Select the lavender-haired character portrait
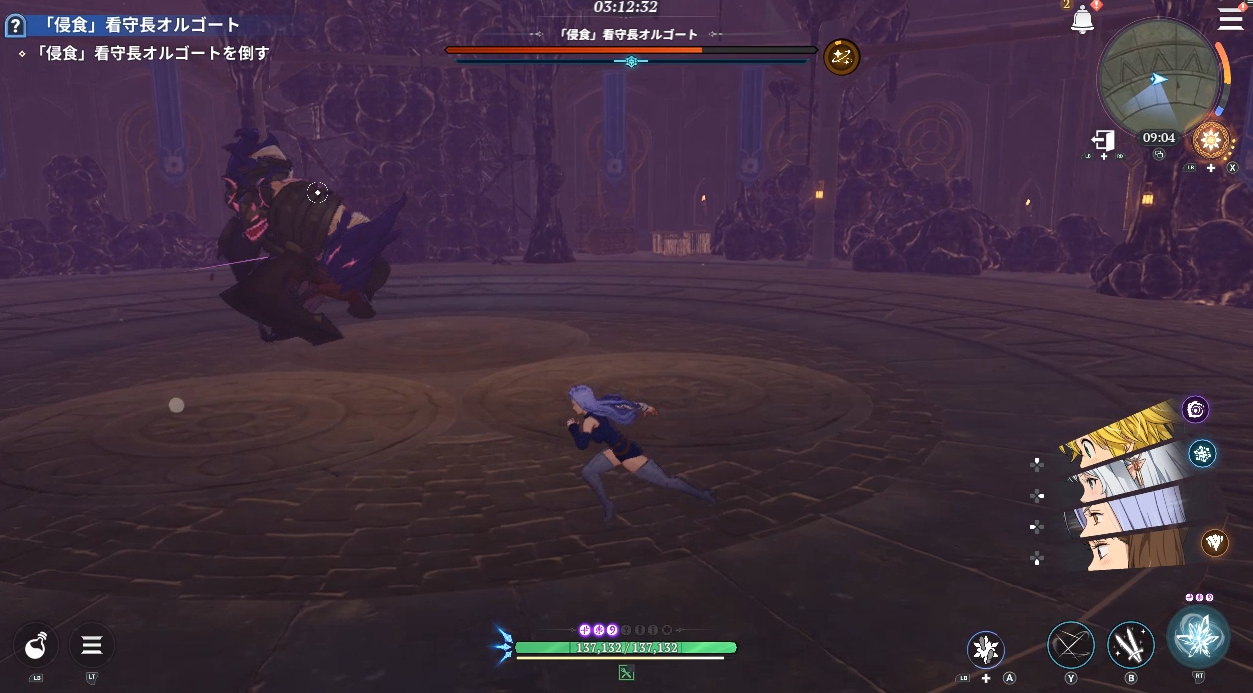Screen dimensions: 1253x693 coord(1130,510)
